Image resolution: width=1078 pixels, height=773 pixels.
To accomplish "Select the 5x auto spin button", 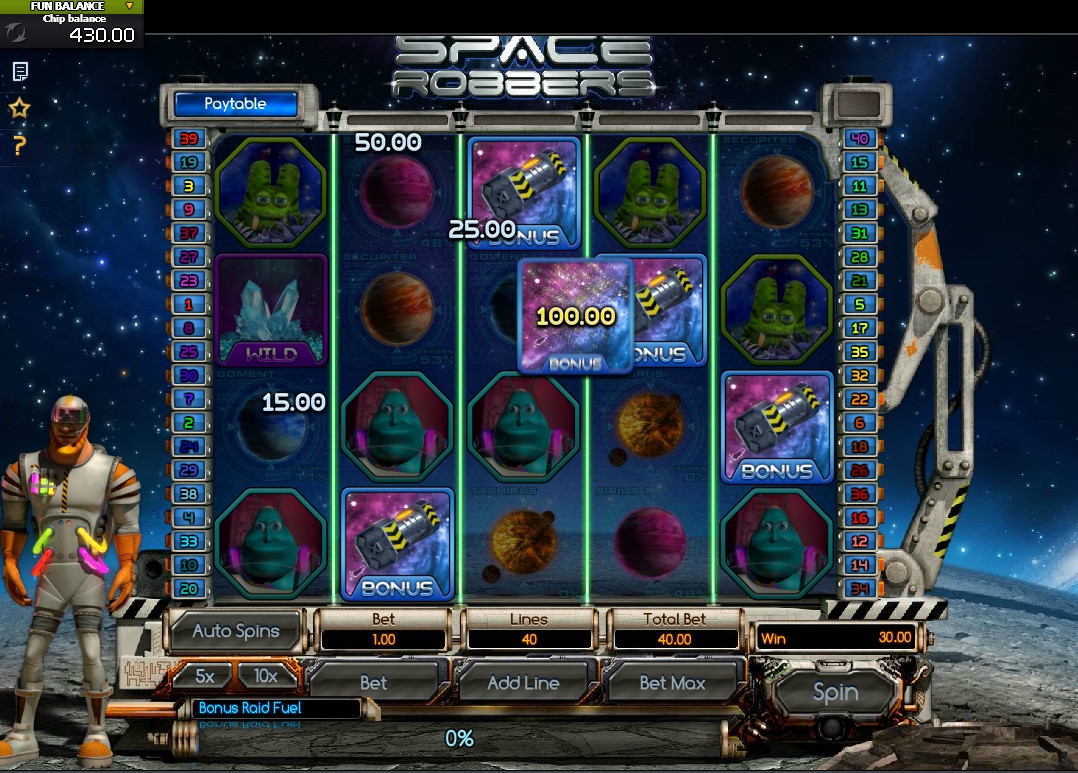I will pos(205,677).
